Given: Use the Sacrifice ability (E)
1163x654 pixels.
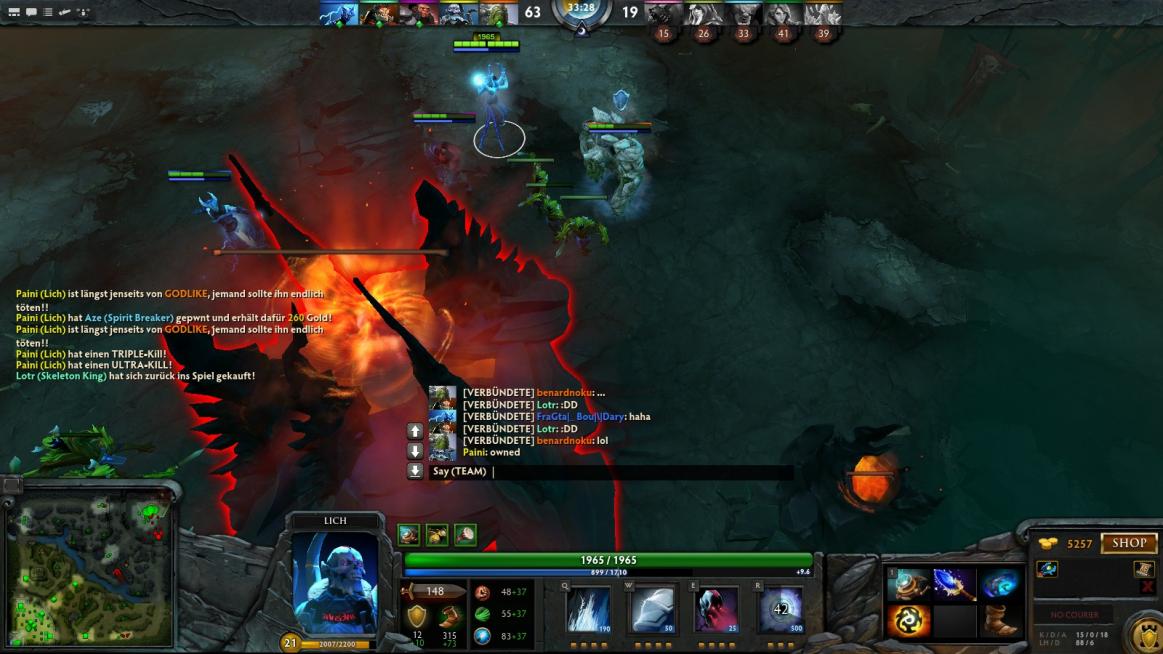Looking at the screenshot, I should [716, 610].
